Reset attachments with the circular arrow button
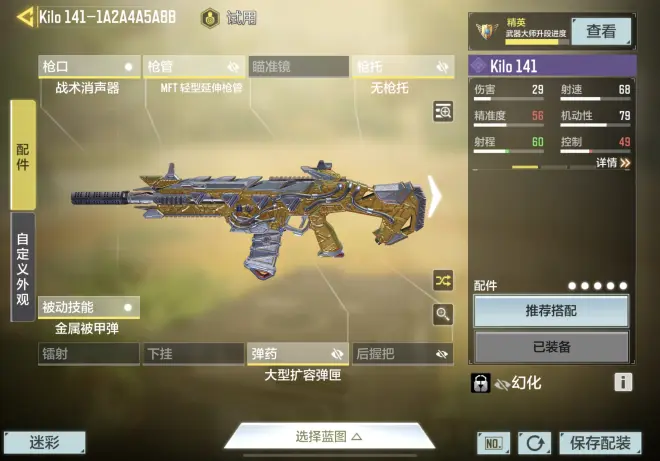This screenshot has height=461, width=660. (535, 443)
